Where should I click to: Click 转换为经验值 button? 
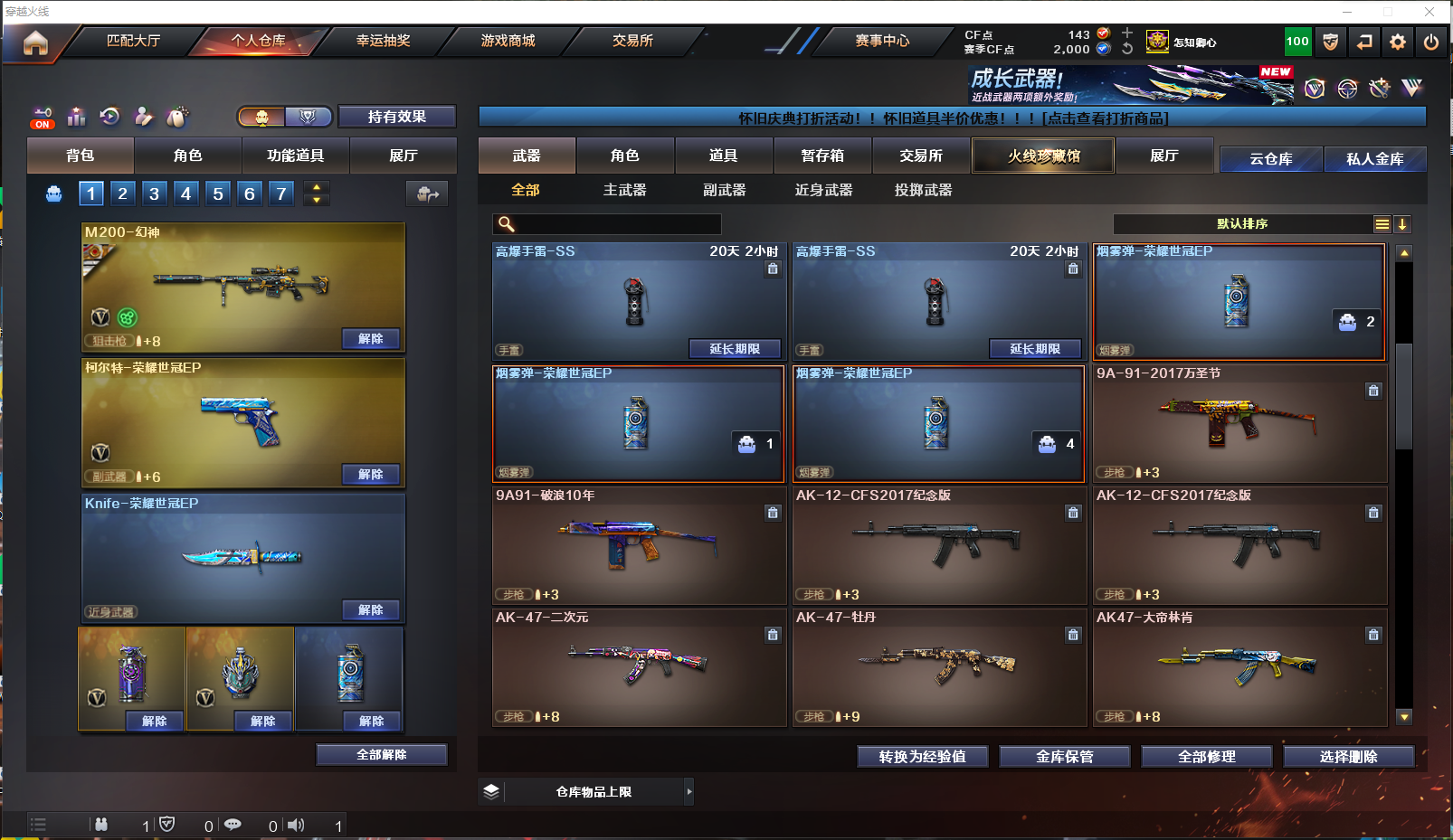coord(922,757)
